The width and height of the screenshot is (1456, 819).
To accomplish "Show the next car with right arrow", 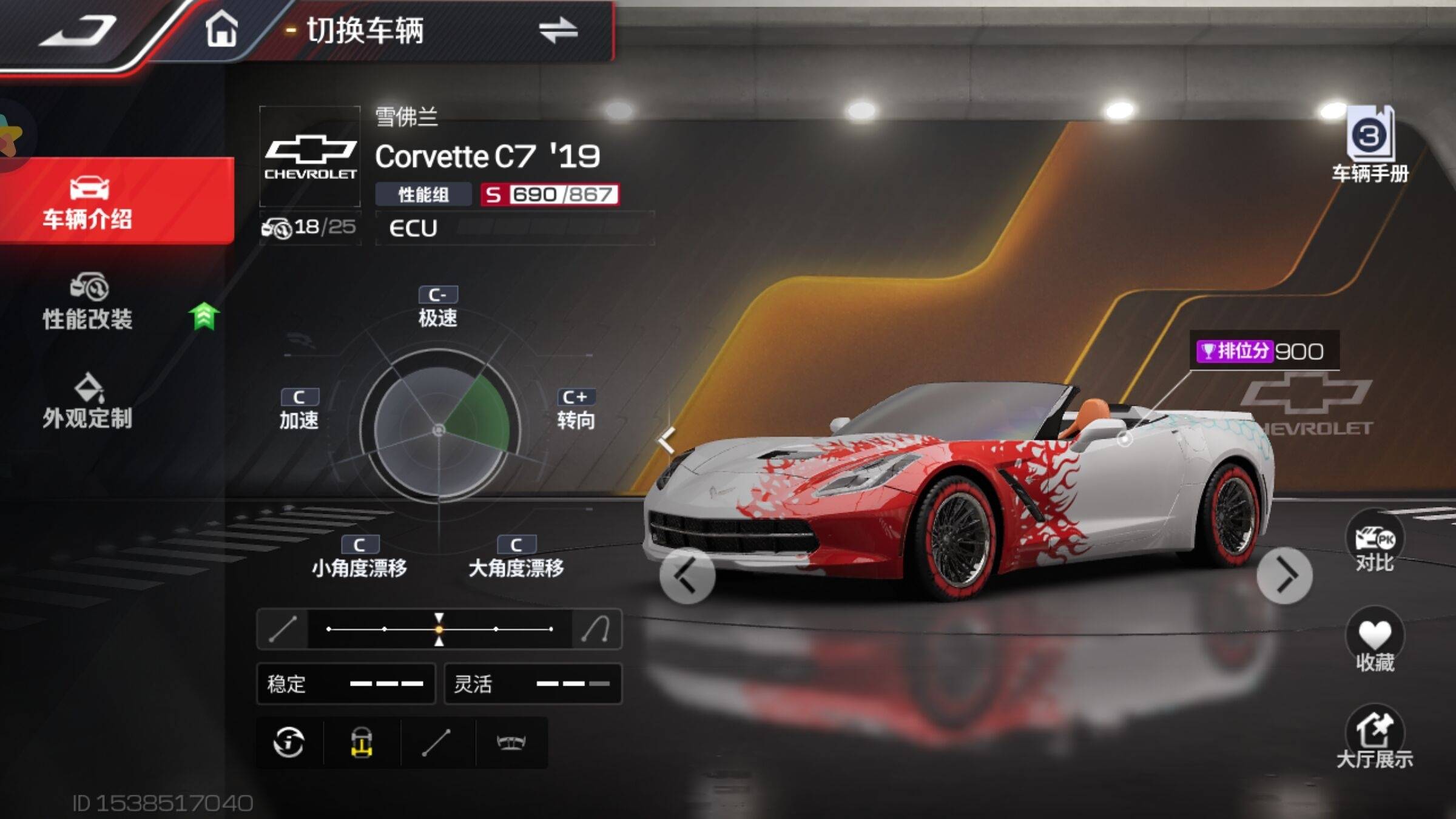I will 1284,576.
